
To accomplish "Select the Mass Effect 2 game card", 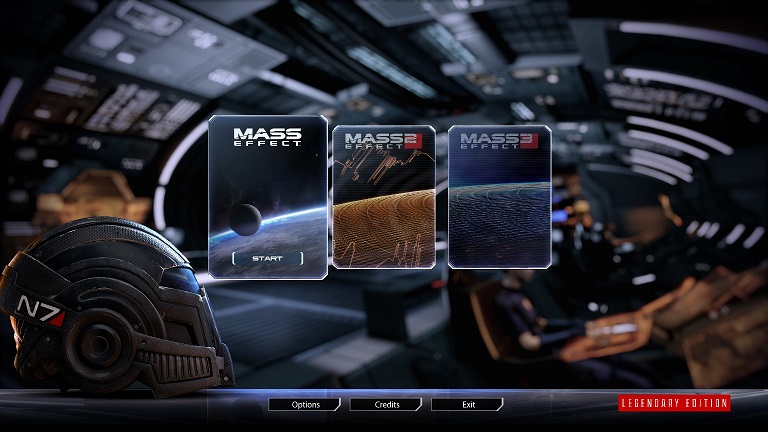I will [x=384, y=196].
